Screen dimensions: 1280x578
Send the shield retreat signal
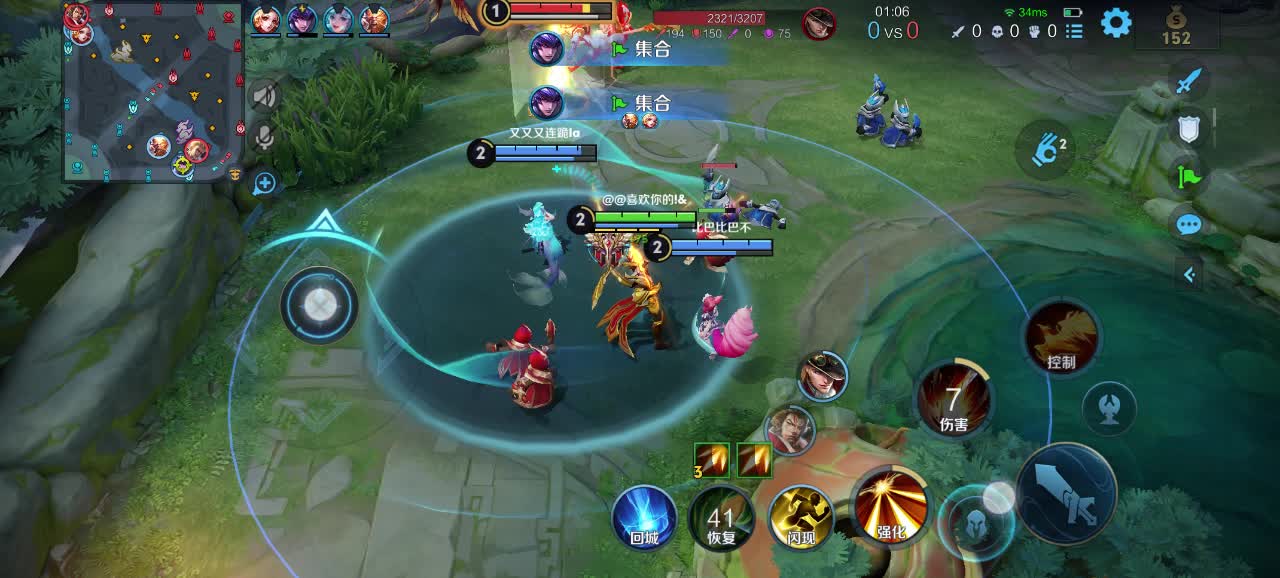point(1188,127)
